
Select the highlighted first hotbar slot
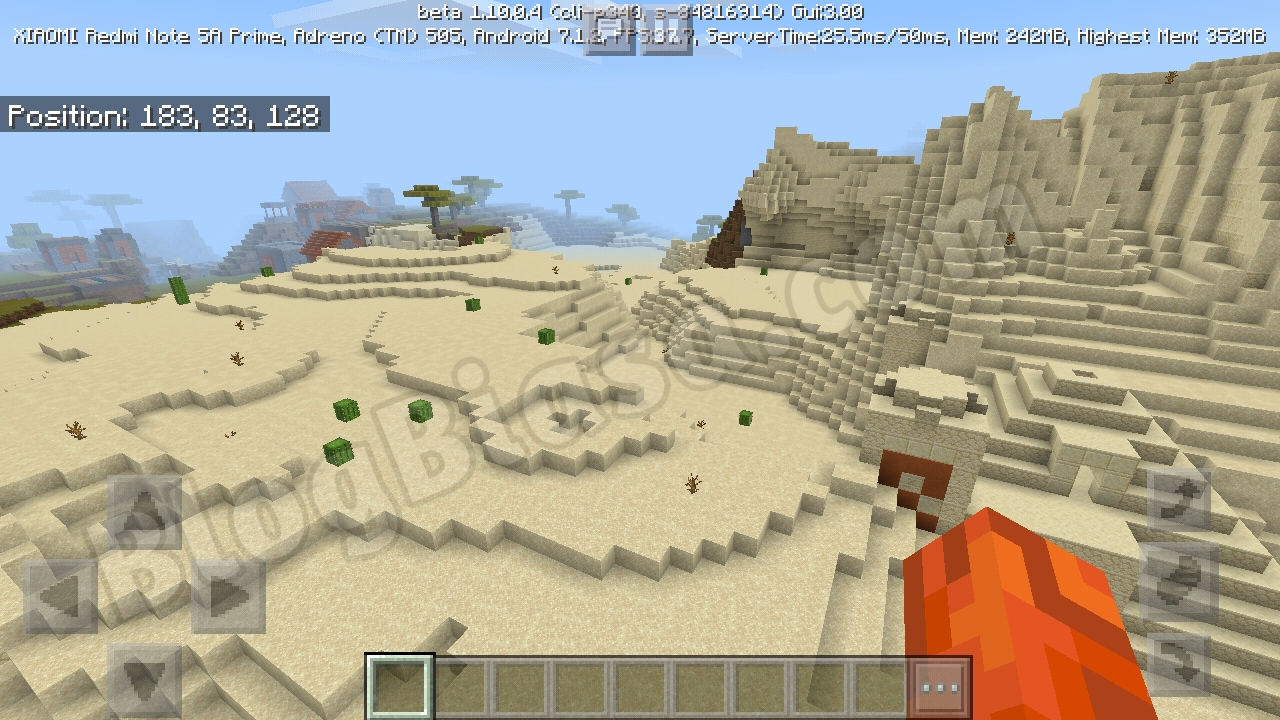tap(400, 685)
